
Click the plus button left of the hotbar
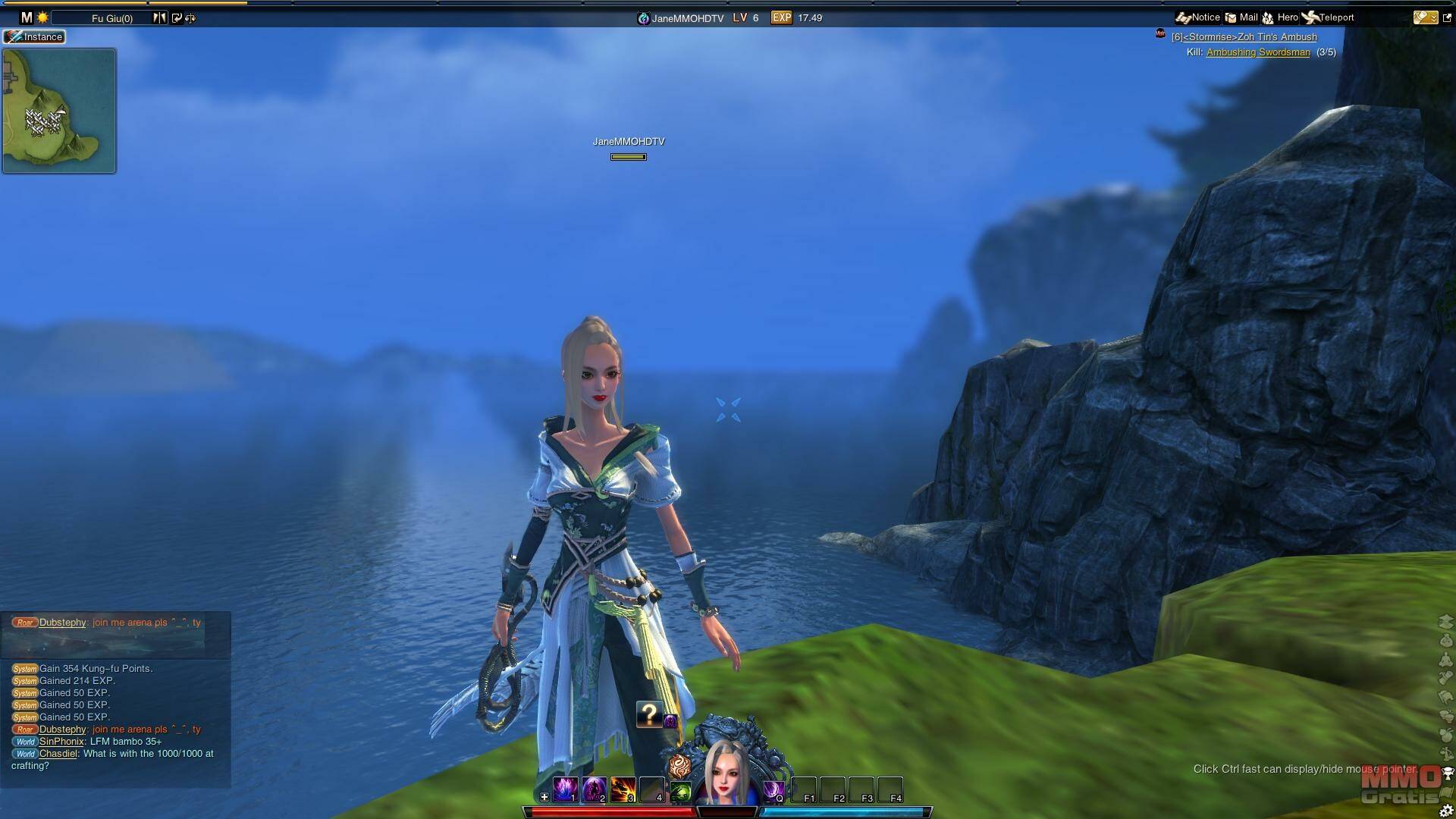[x=544, y=797]
